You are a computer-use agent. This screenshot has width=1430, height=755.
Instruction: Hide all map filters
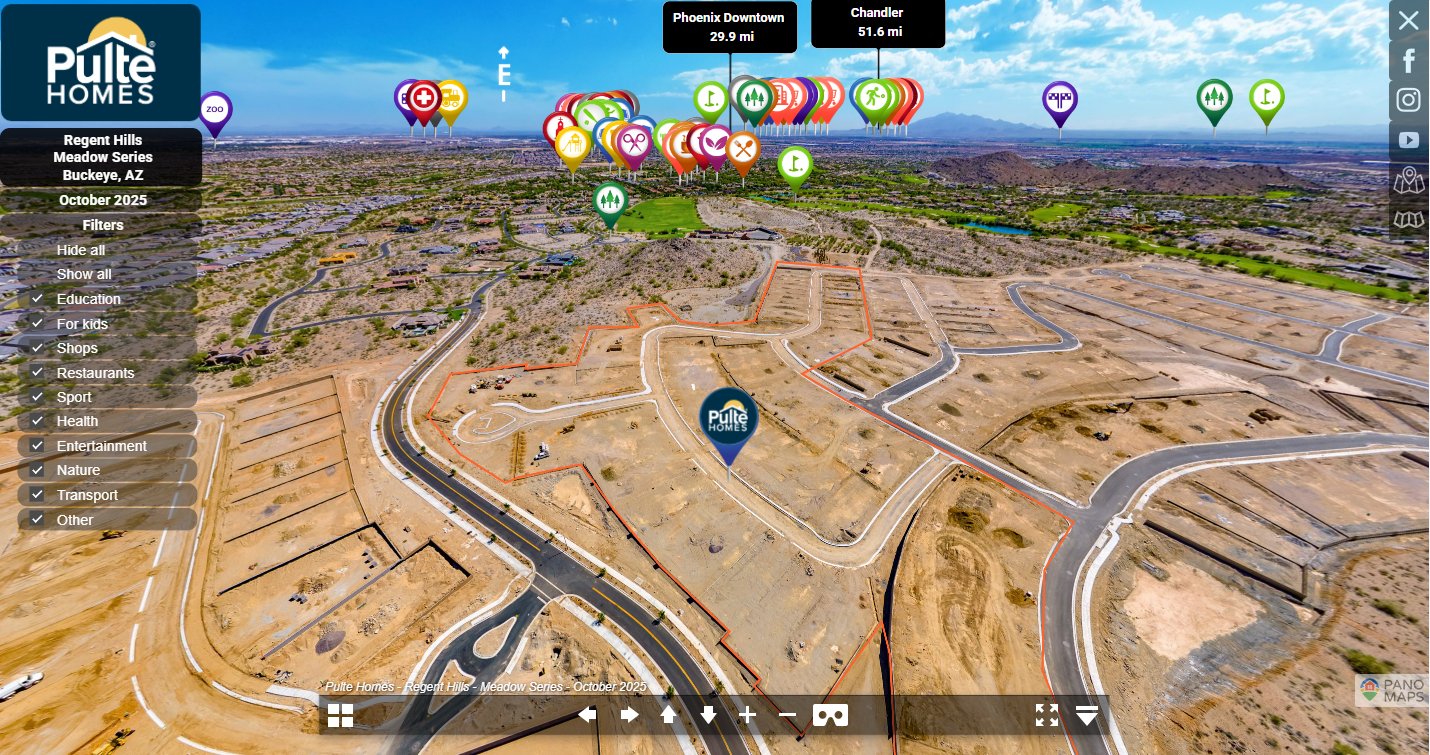pyautogui.click(x=81, y=250)
